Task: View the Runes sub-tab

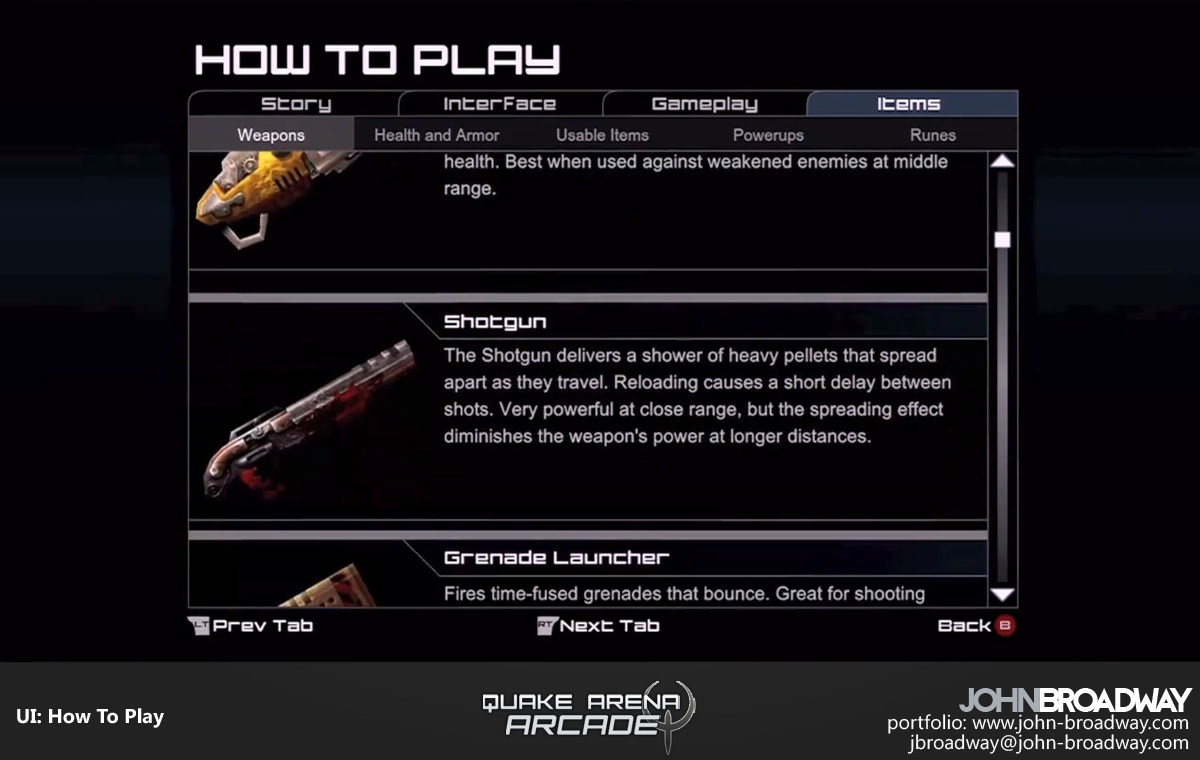Action: (x=932, y=135)
